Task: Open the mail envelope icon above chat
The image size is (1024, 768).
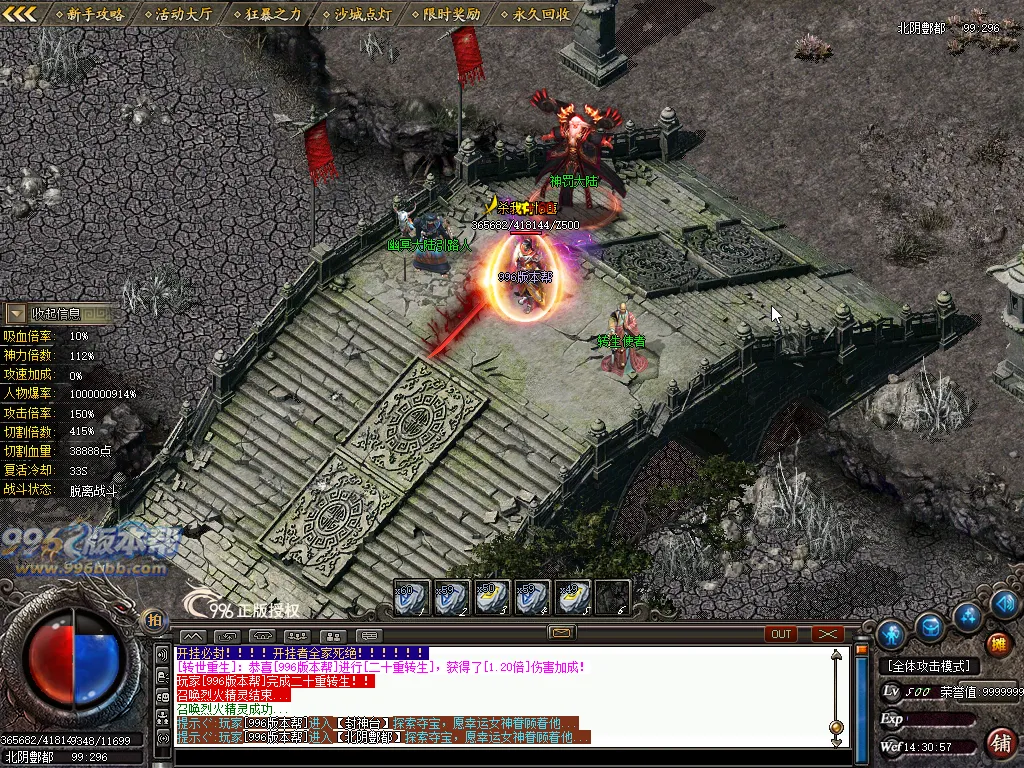Action: (x=561, y=633)
